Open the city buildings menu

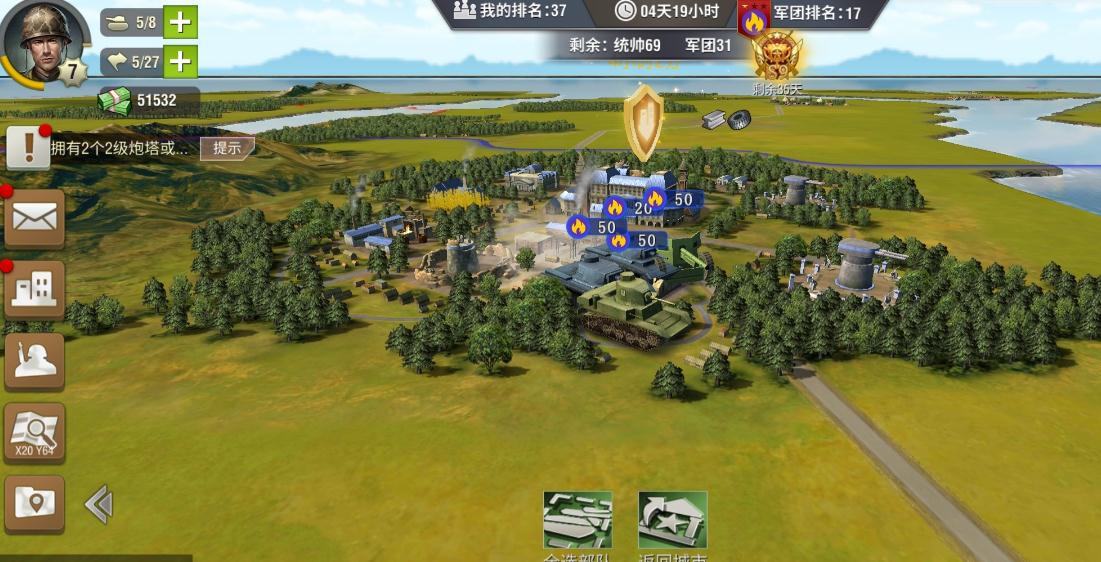[x=35, y=289]
